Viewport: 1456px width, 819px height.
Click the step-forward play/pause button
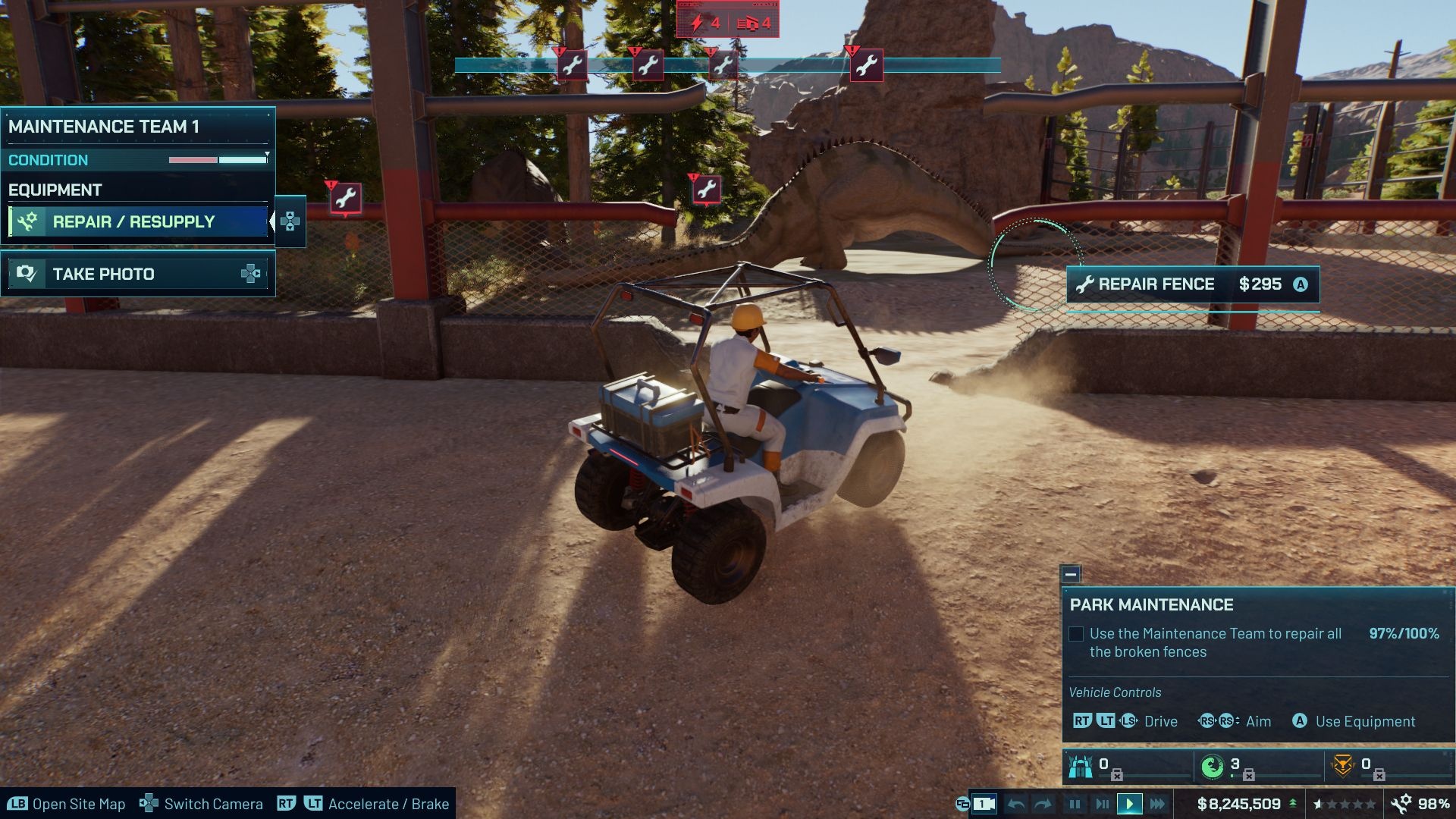1102,804
